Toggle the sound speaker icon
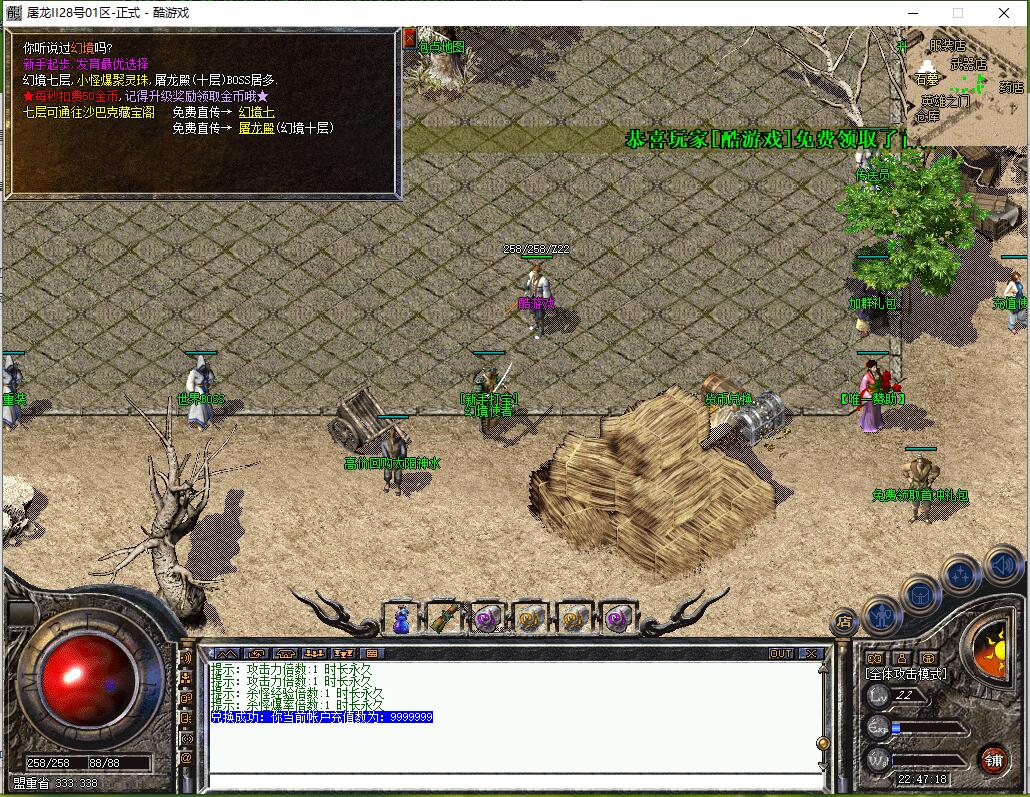This screenshot has width=1030, height=797. [1001, 566]
